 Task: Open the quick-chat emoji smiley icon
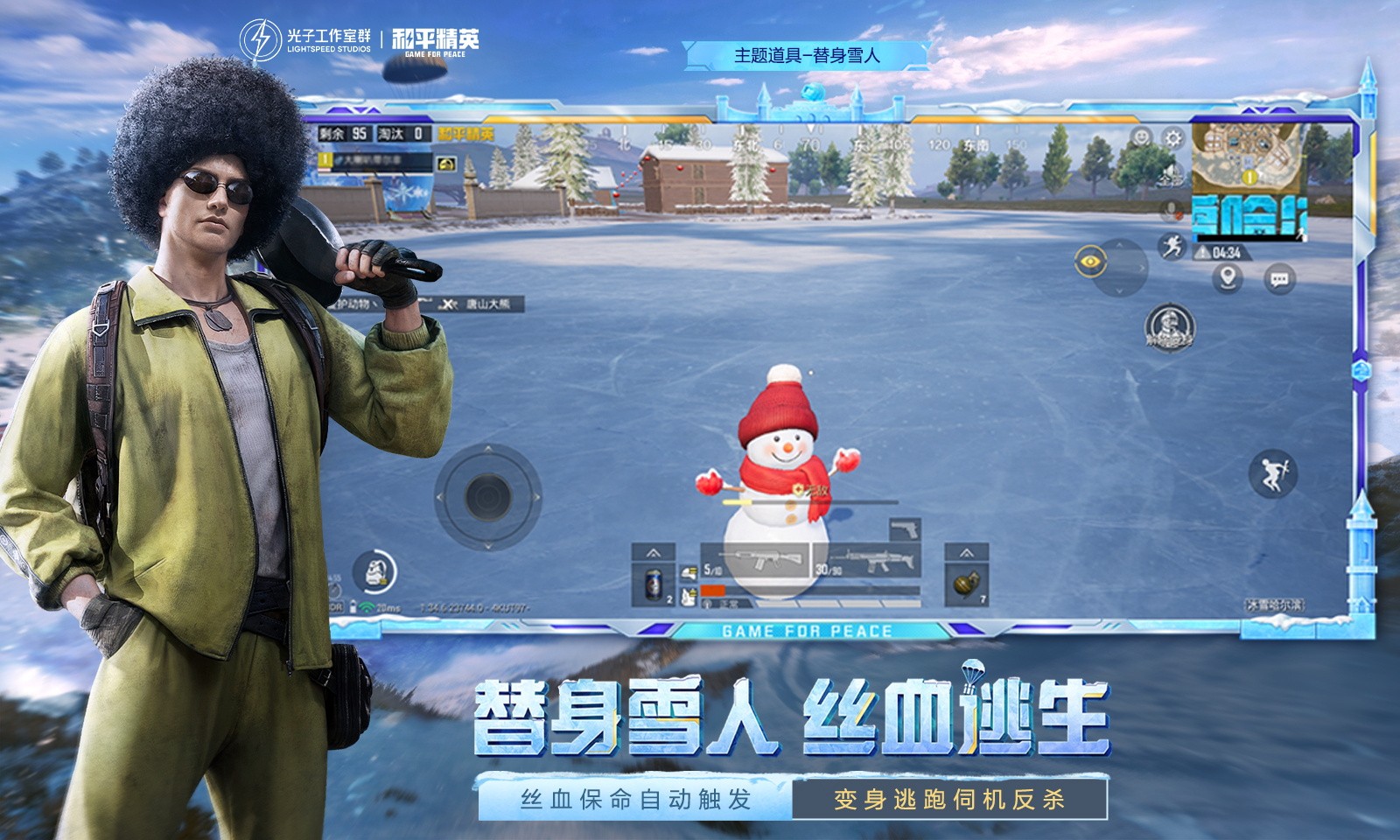pyautogui.click(x=1140, y=138)
